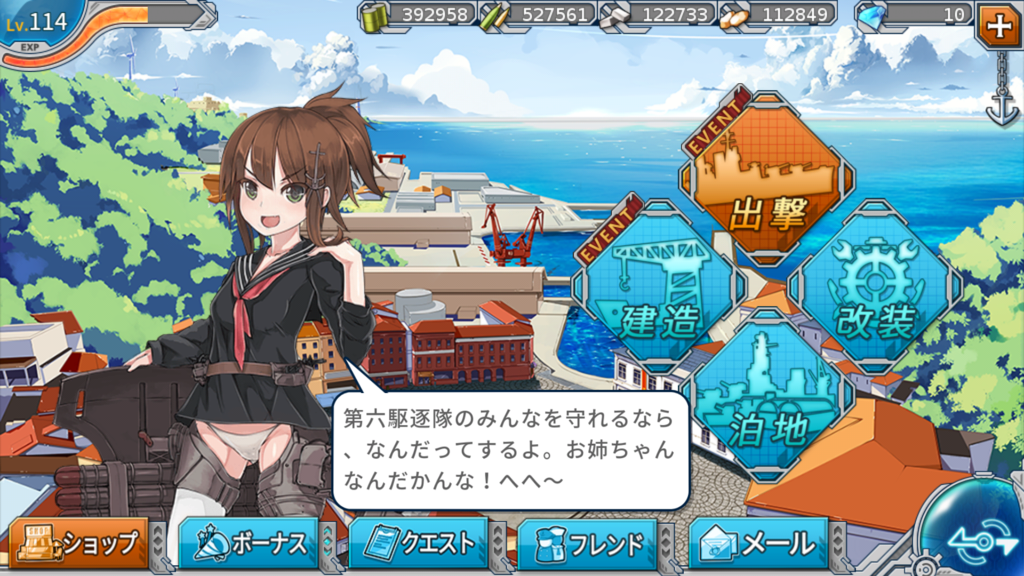
Task: Open the 出撃 sortie menu
Action: (768, 180)
